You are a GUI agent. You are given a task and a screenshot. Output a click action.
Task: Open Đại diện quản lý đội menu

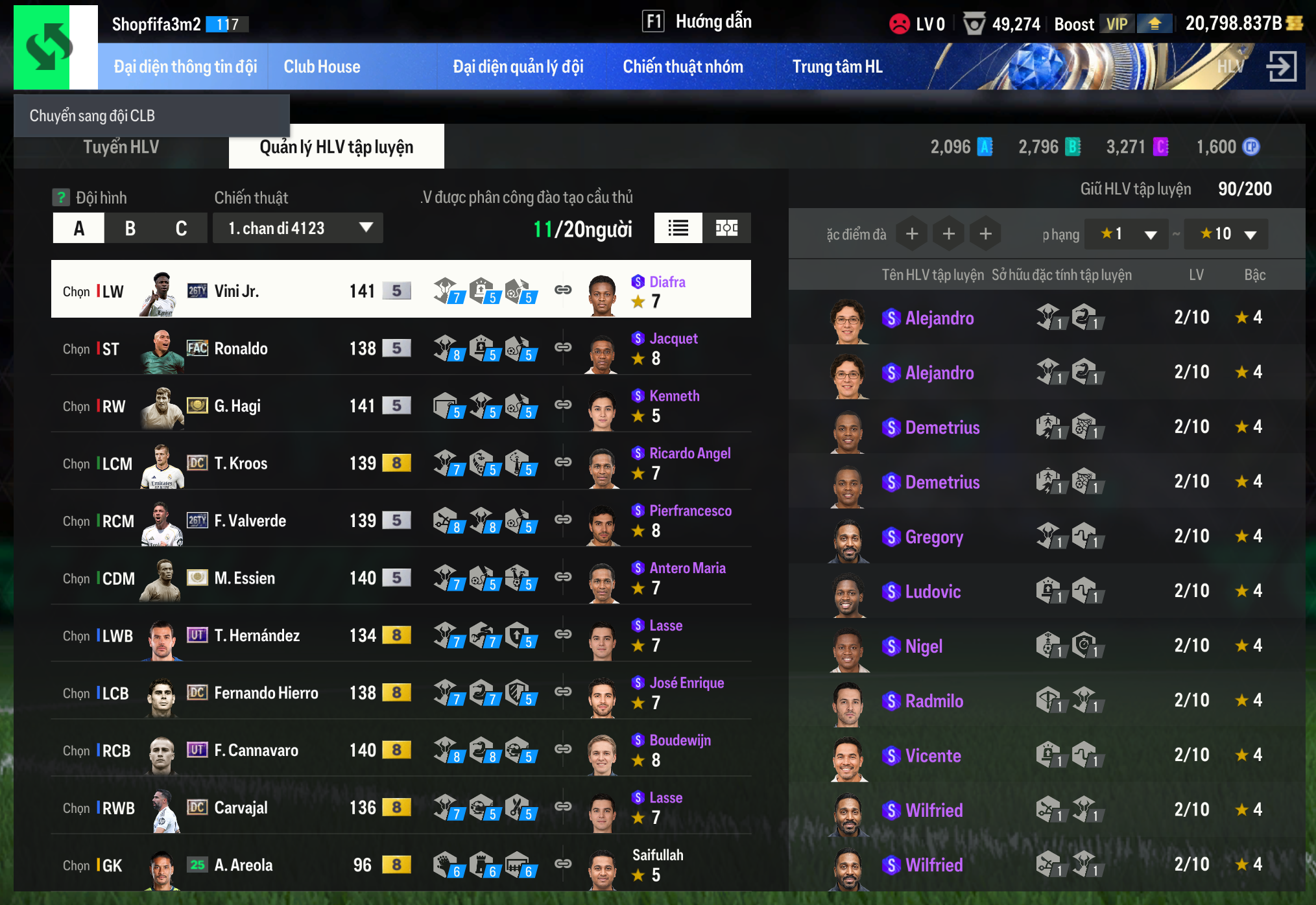click(518, 67)
